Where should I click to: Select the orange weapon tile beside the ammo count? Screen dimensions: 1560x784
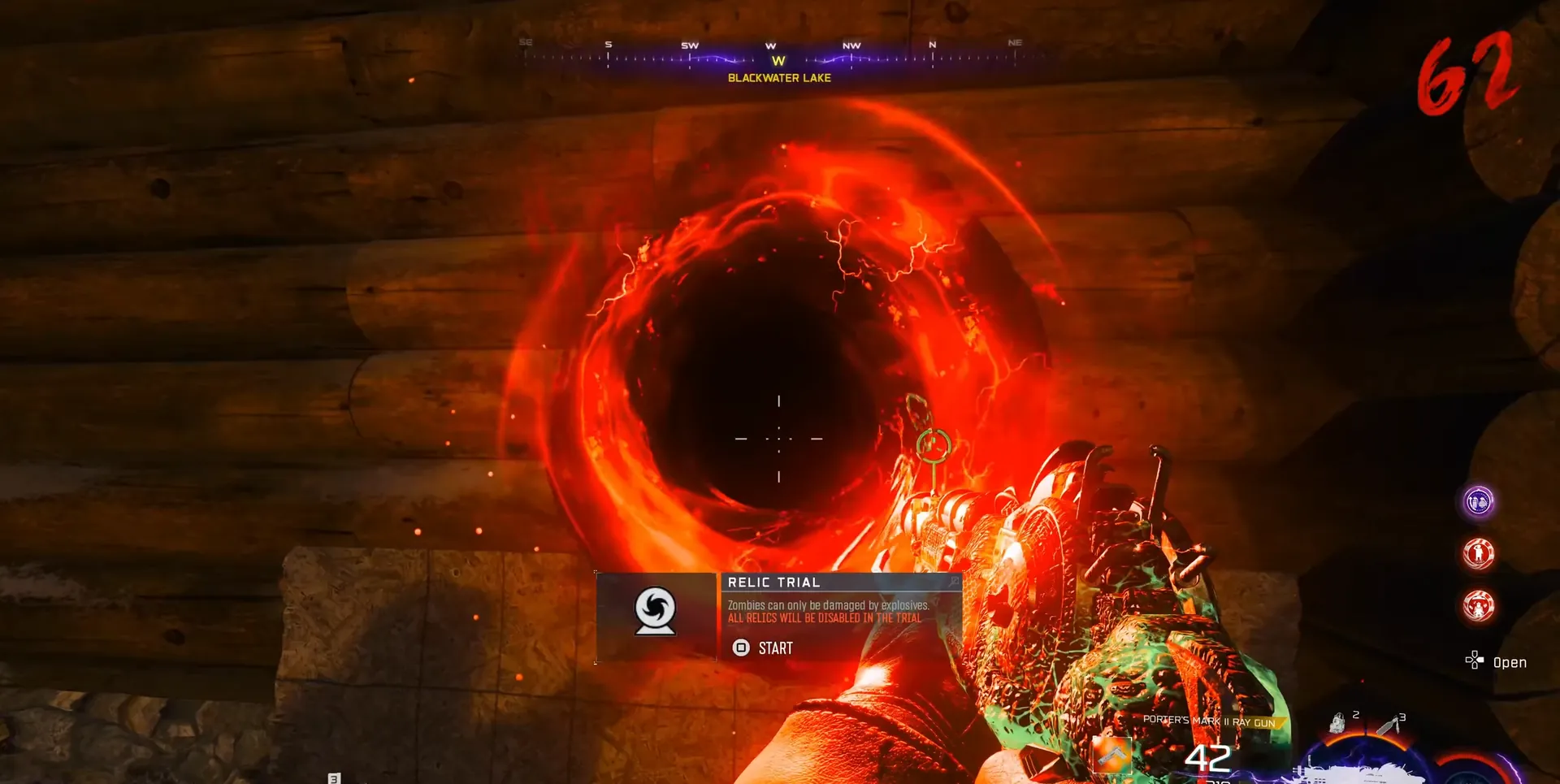click(1111, 756)
